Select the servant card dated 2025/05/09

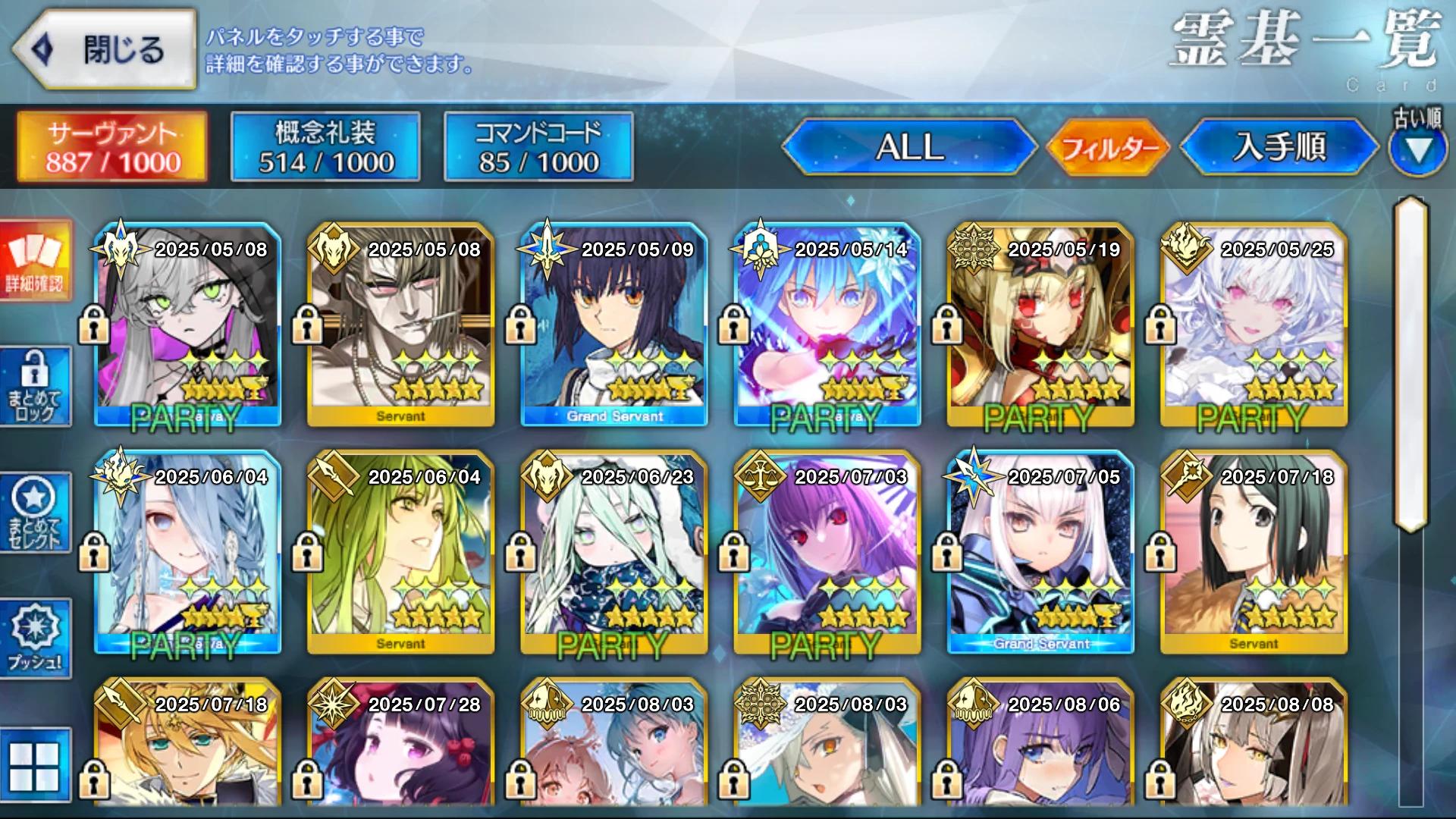[x=614, y=325]
